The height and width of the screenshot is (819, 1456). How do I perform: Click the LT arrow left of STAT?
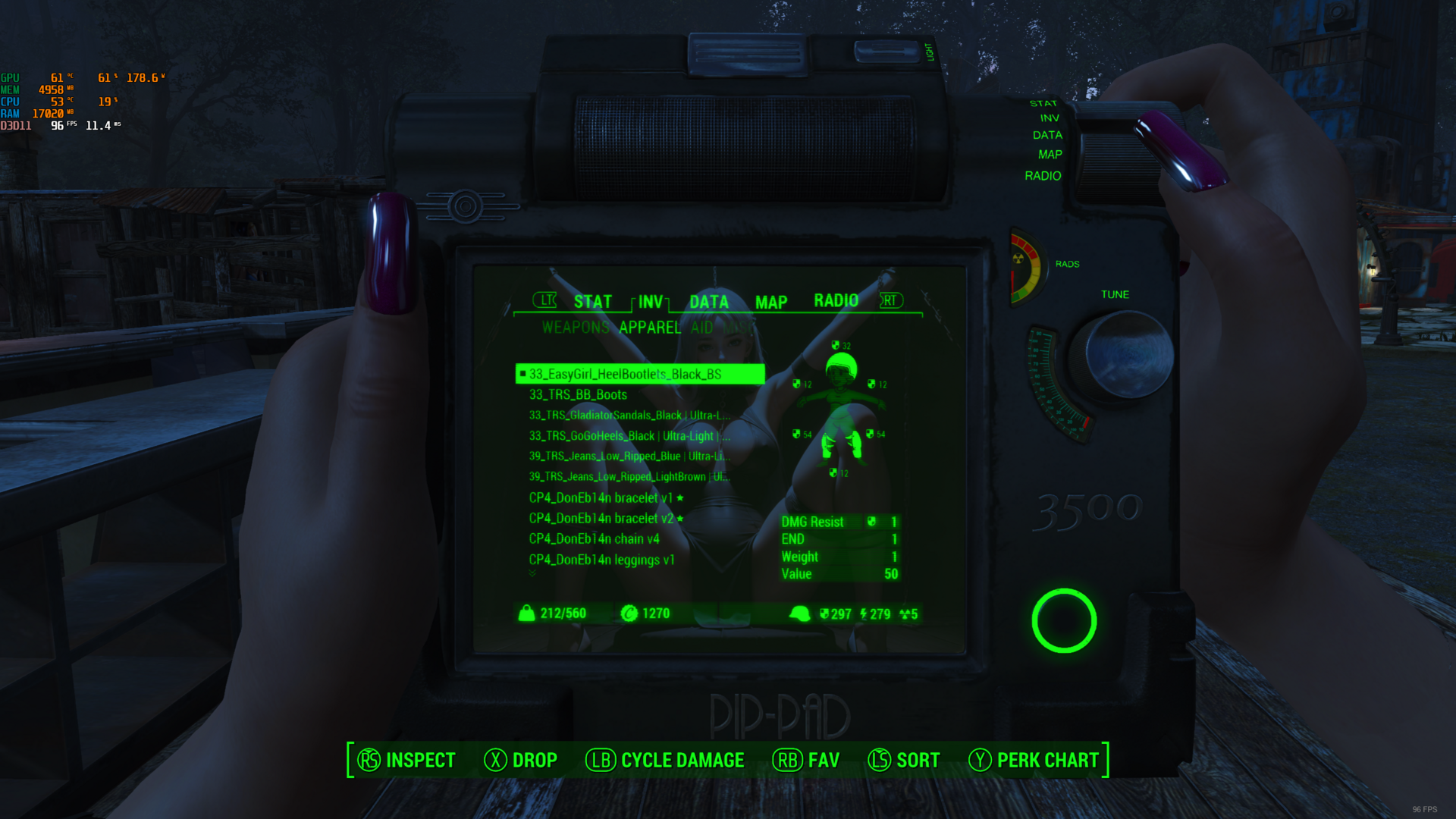[x=545, y=301]
